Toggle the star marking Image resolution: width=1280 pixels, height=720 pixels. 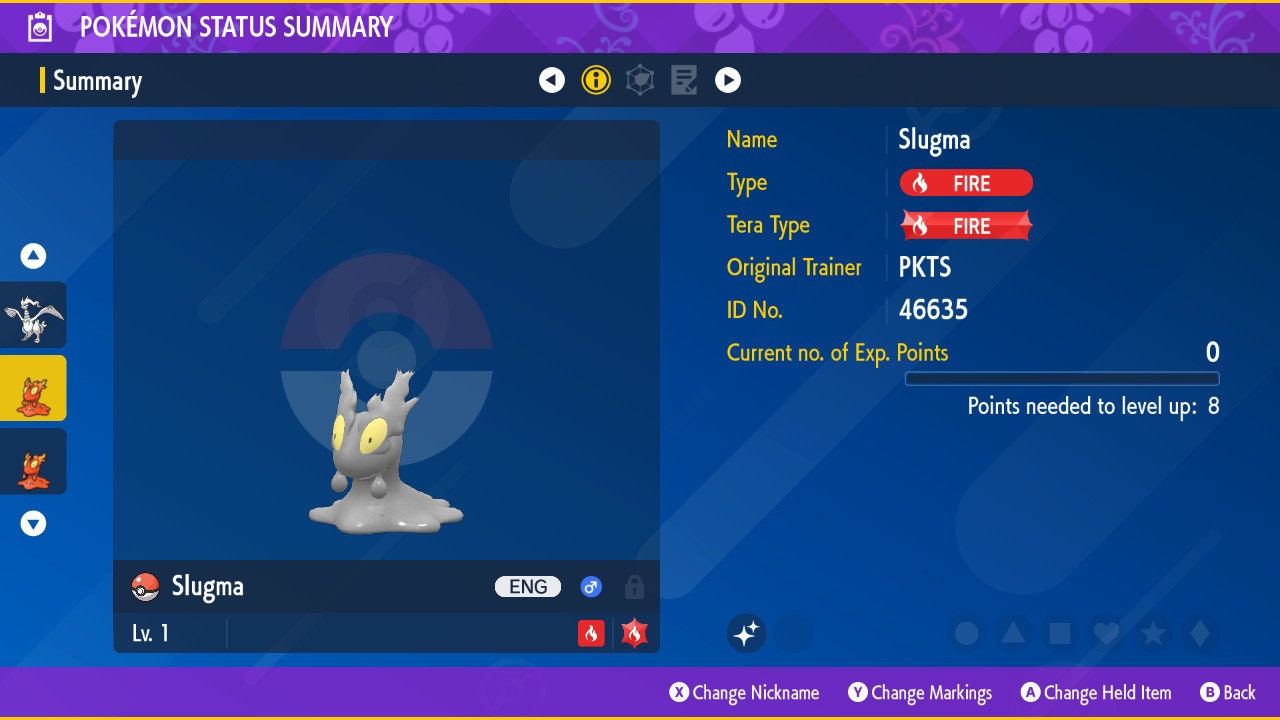click(1152, 633)
